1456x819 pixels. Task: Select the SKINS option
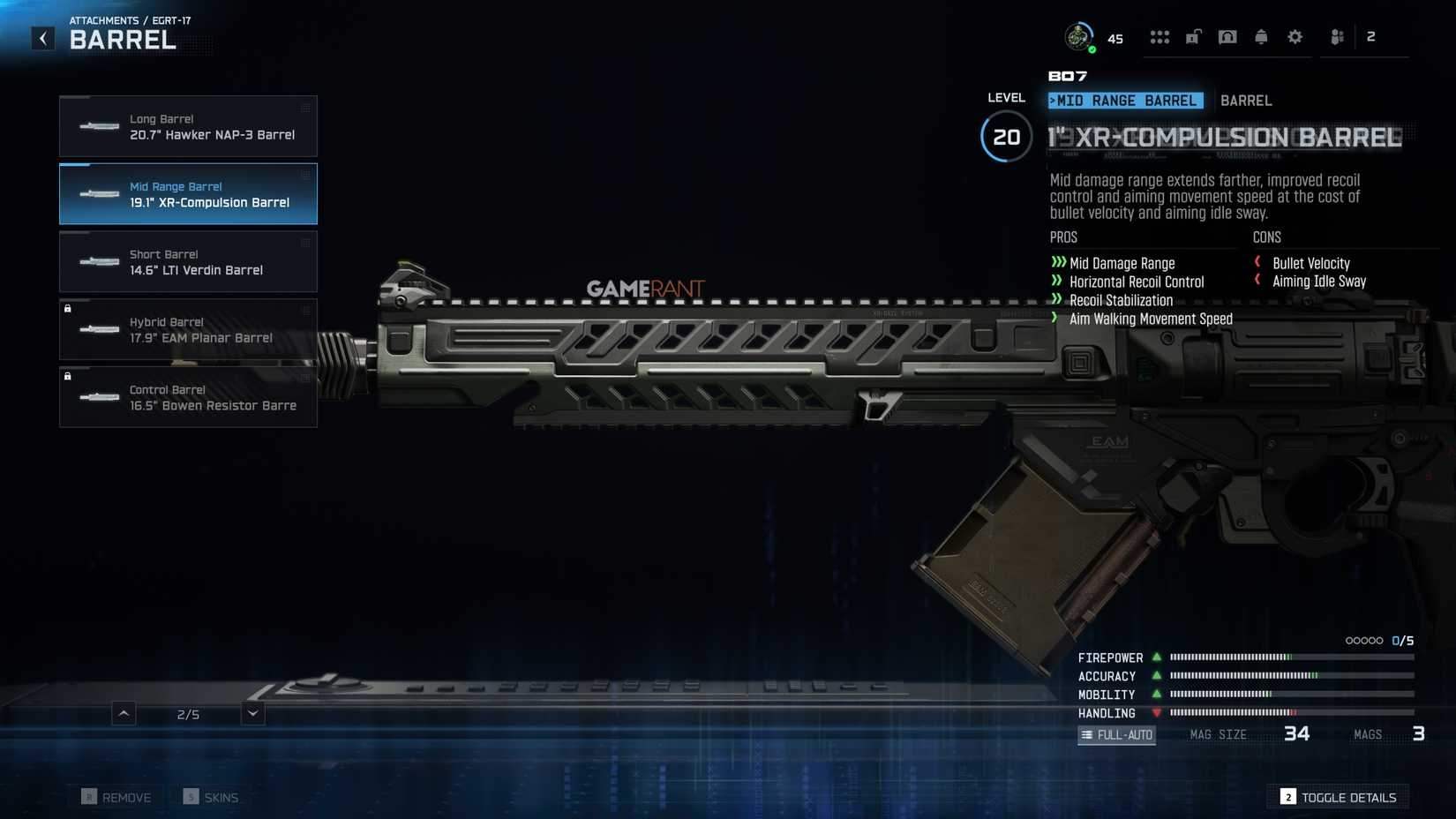pyautogui.click(x=211, y=796)
